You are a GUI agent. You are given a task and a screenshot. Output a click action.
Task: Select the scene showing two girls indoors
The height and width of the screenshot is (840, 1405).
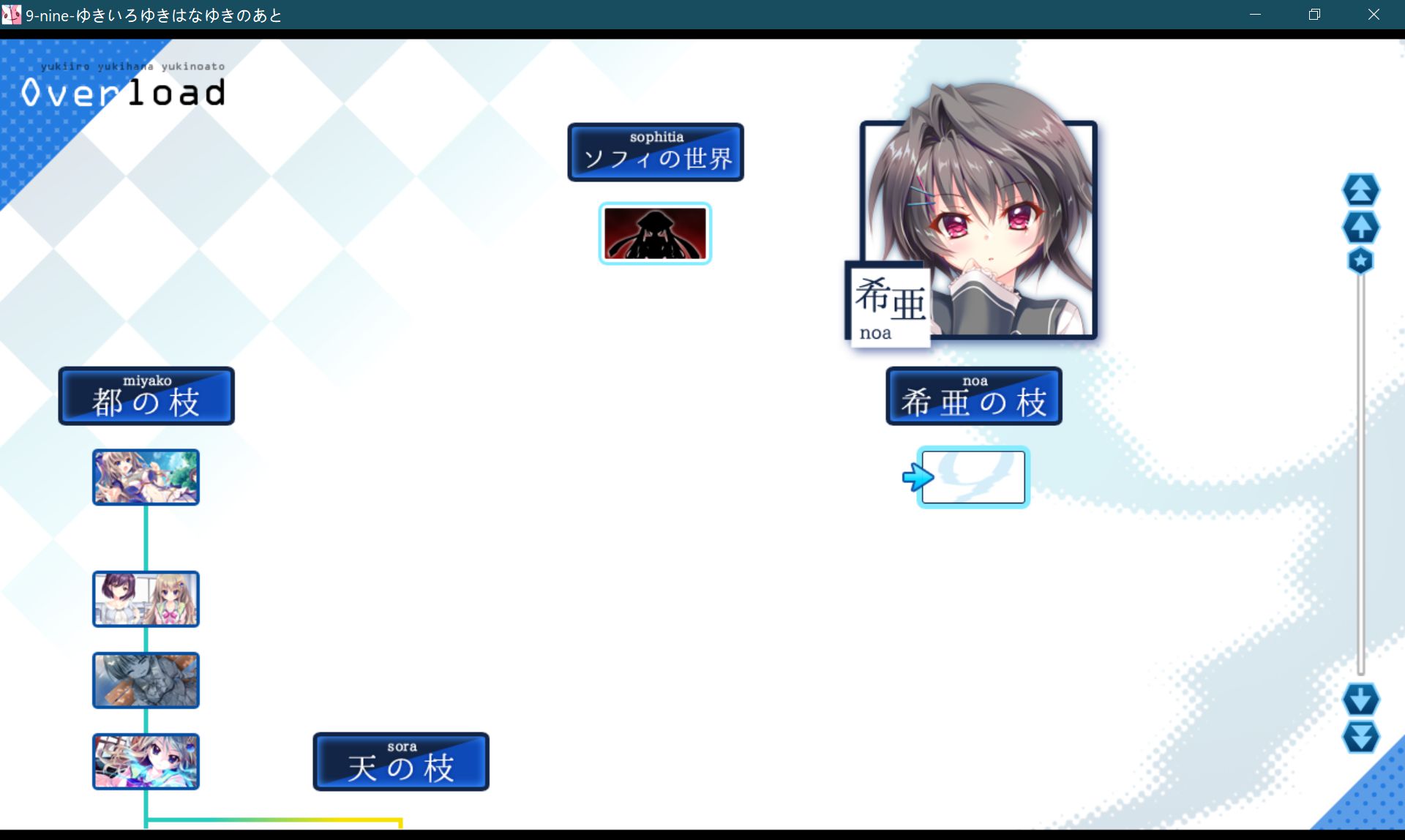tap(145, 599)
